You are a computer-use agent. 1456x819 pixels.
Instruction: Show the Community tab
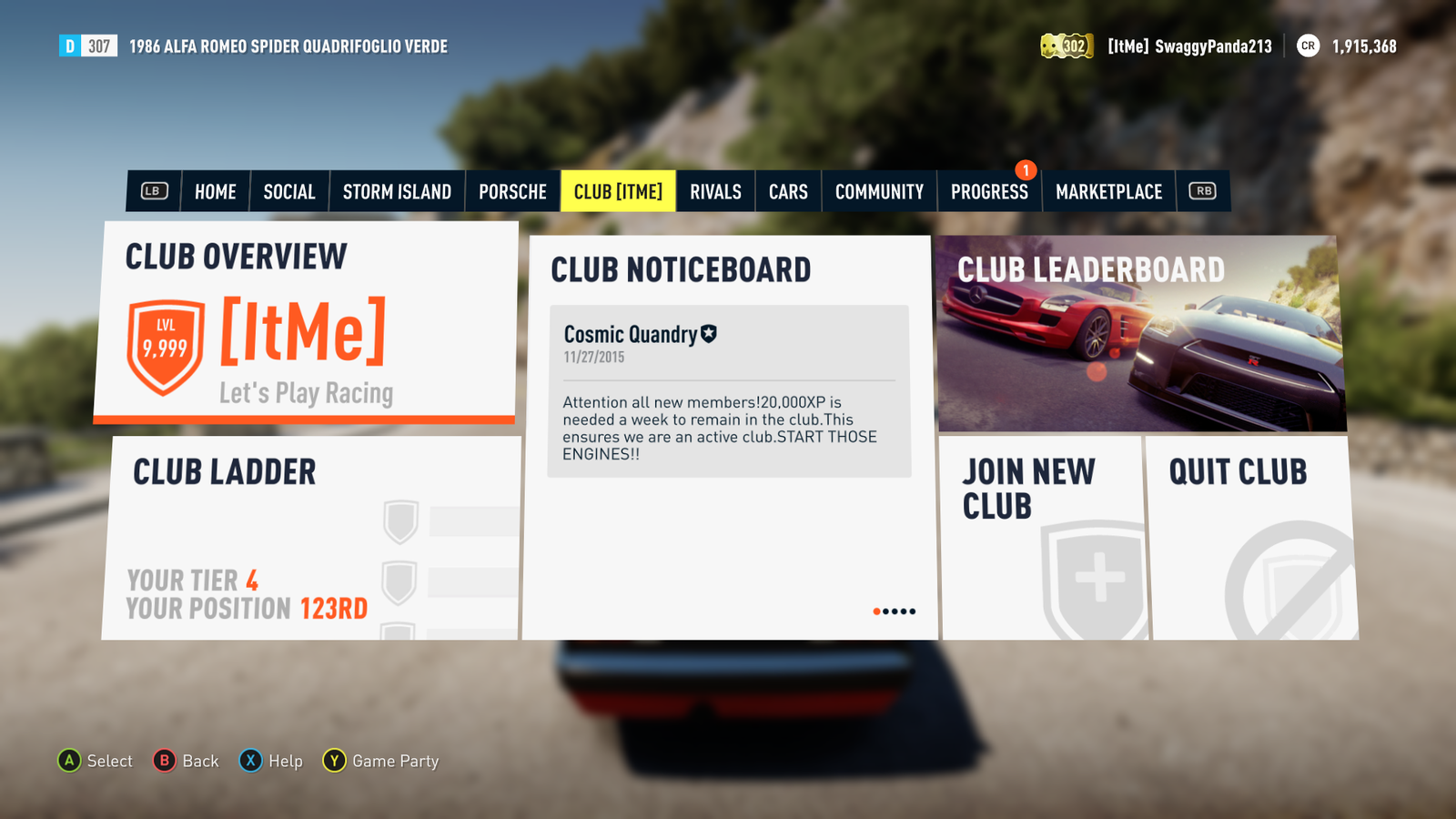(879, 192)
